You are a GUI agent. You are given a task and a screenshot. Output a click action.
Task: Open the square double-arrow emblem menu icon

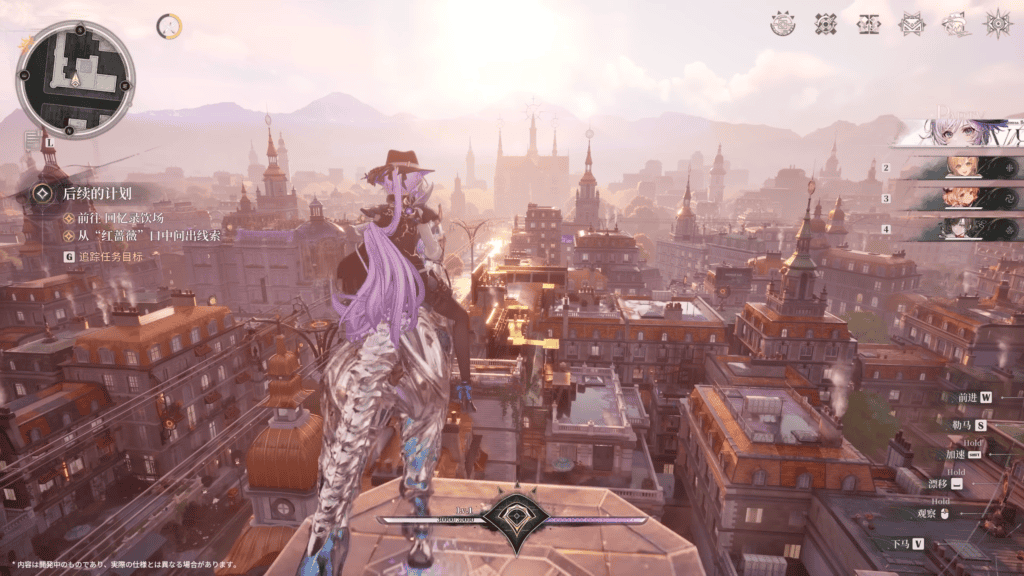869,24
